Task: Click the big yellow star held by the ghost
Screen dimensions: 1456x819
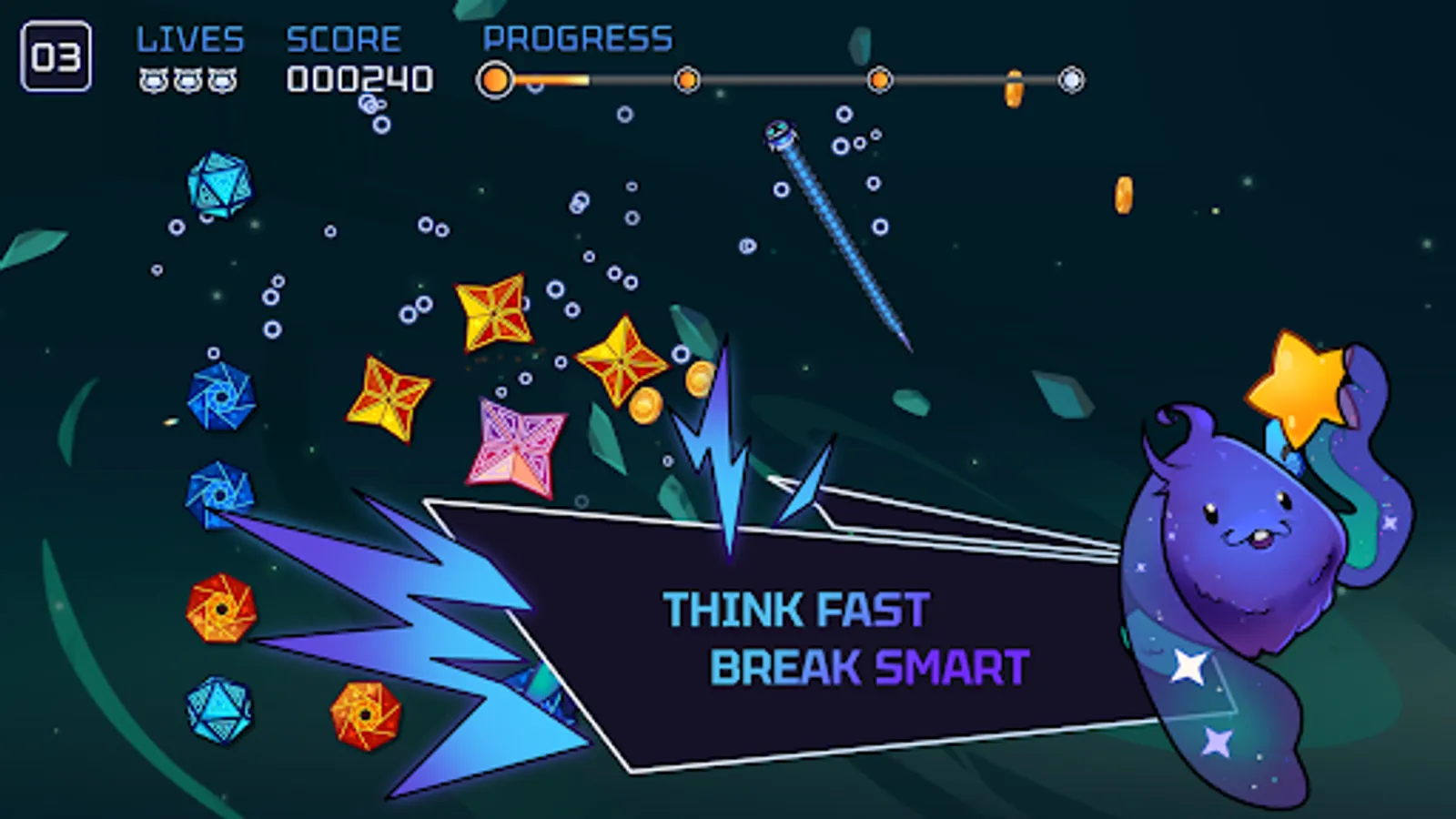Action: [x=1299, y=387]
